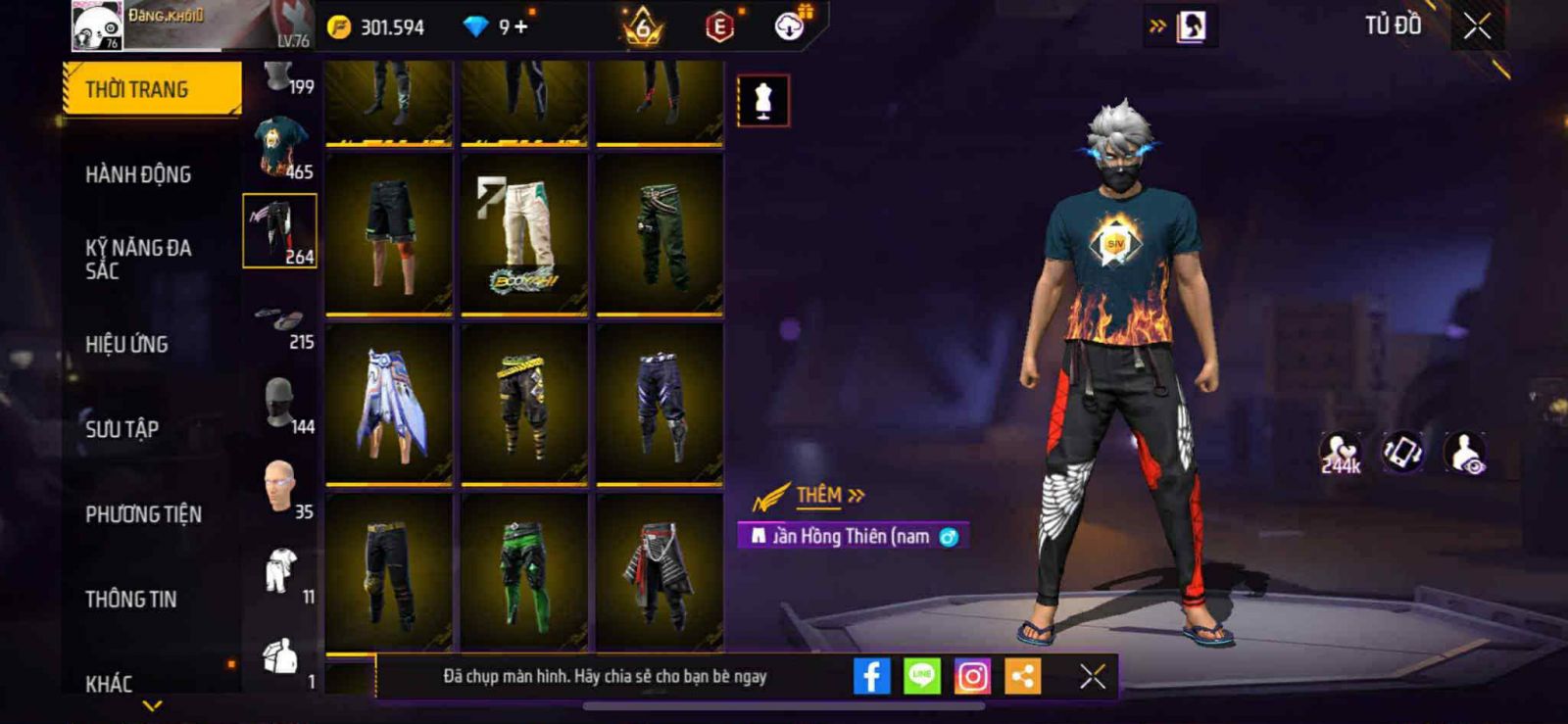The width and height of the screenshot is (1568, 724).
Task: Select the footwear category showing 215
Action: click(281, 325)
